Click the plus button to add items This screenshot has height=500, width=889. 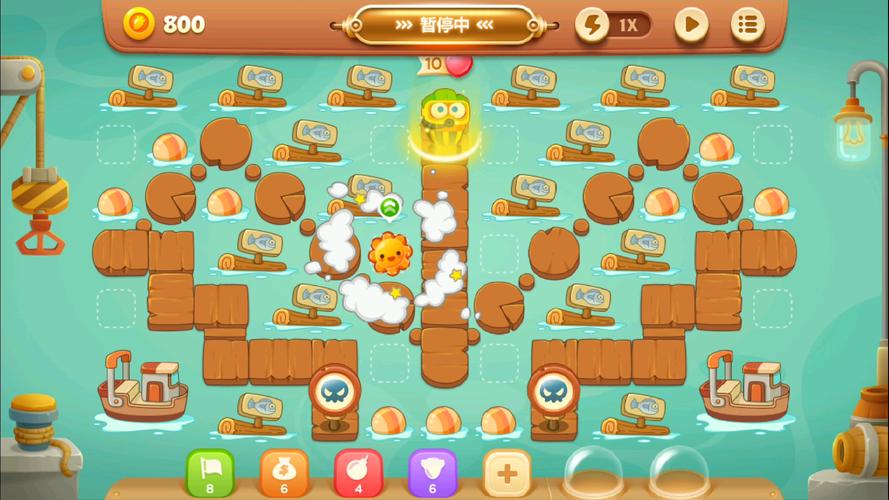tap(506, 472)
